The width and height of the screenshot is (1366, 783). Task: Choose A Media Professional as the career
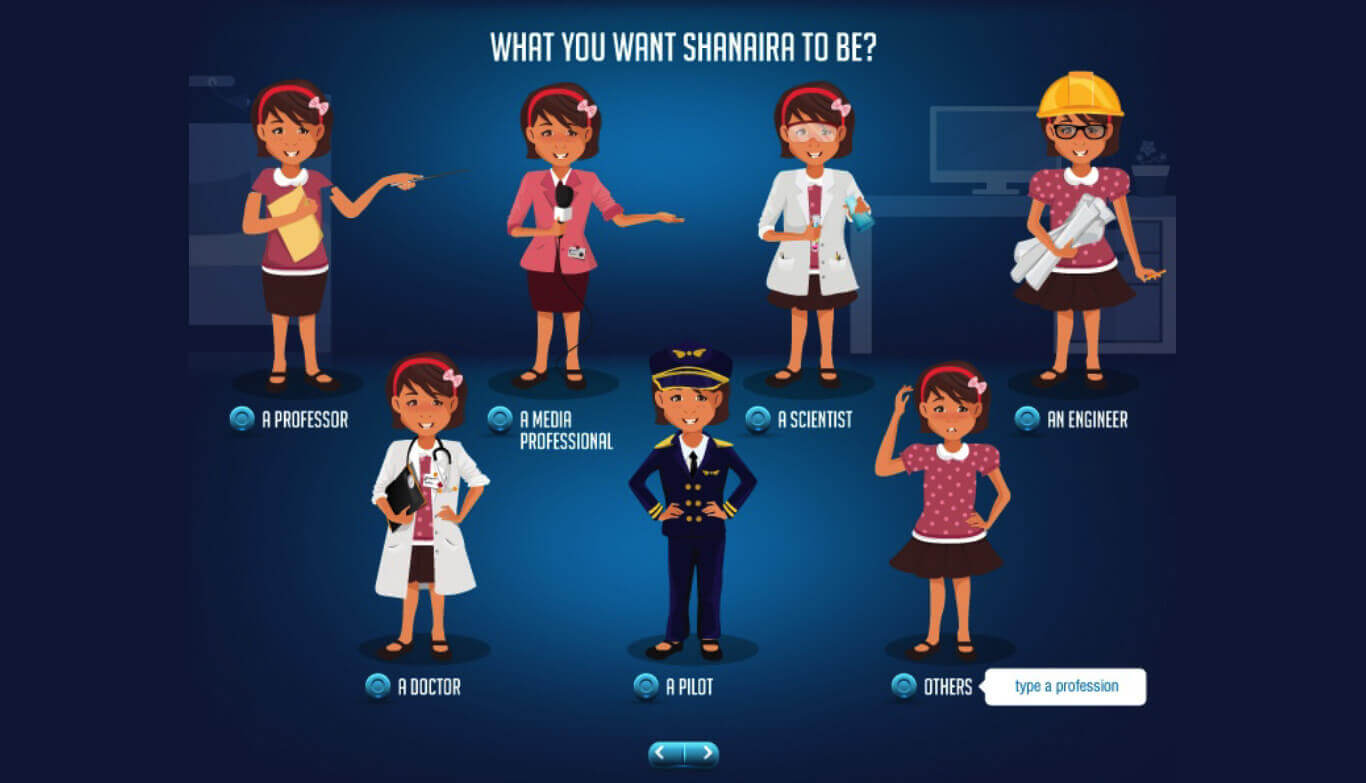click(x=500, y=419)
